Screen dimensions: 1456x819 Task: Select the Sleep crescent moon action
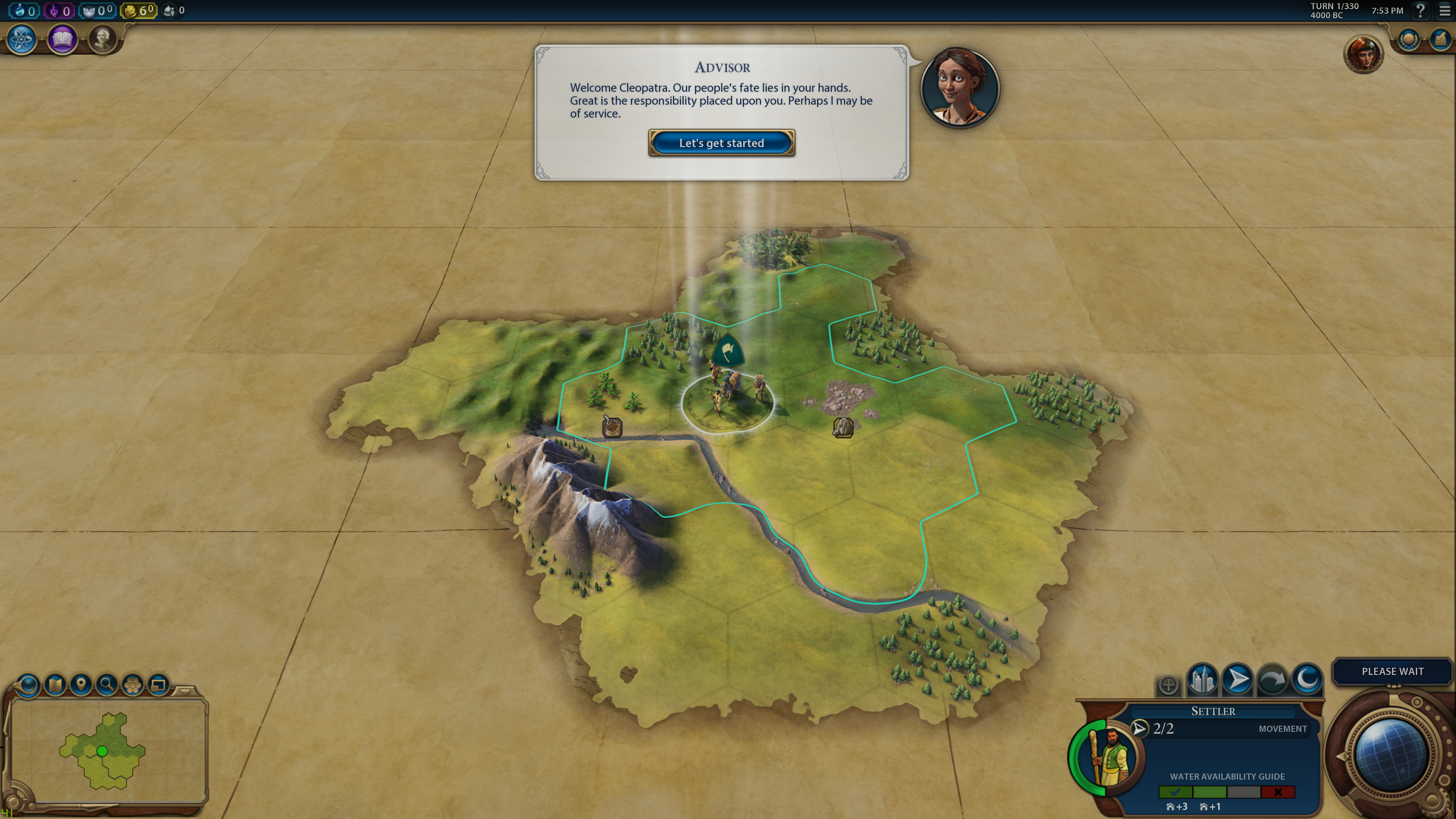point(1307,679)
